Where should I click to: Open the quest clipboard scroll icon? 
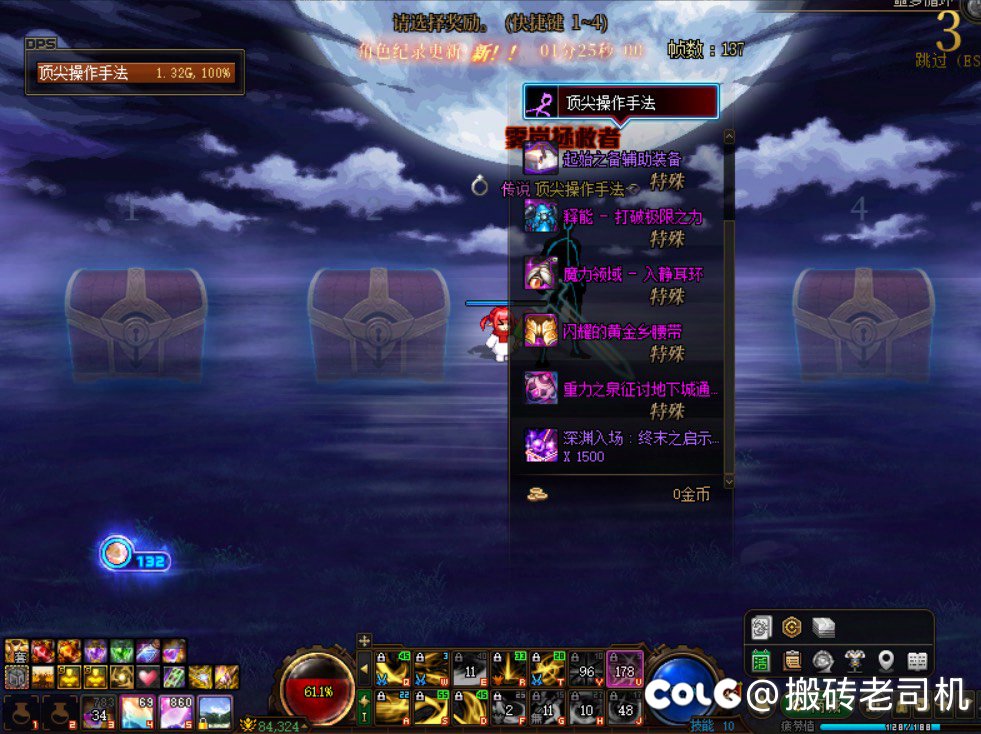coord(792,661)
